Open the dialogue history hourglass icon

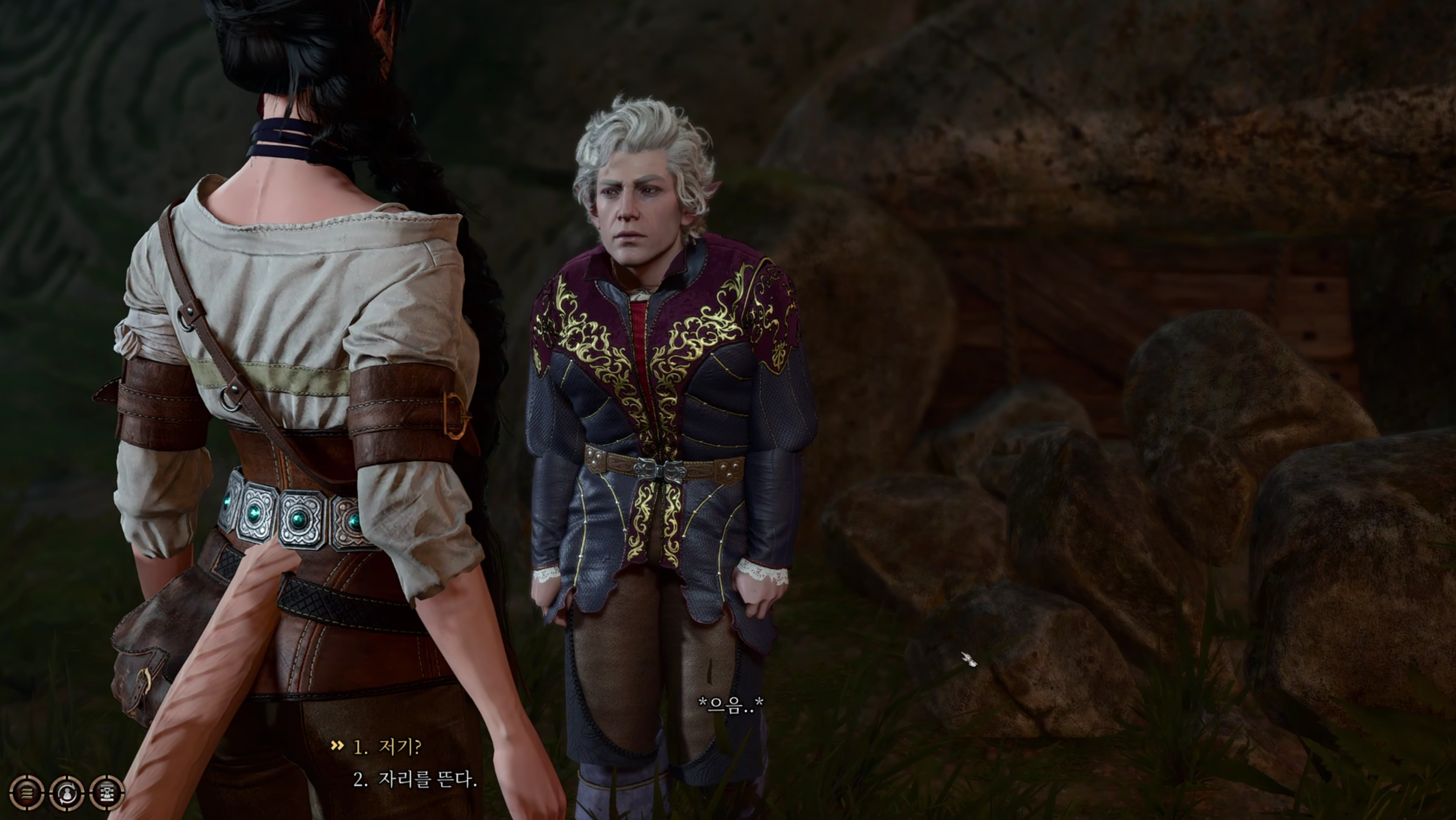pyautogui.click(x=106, y=793)
